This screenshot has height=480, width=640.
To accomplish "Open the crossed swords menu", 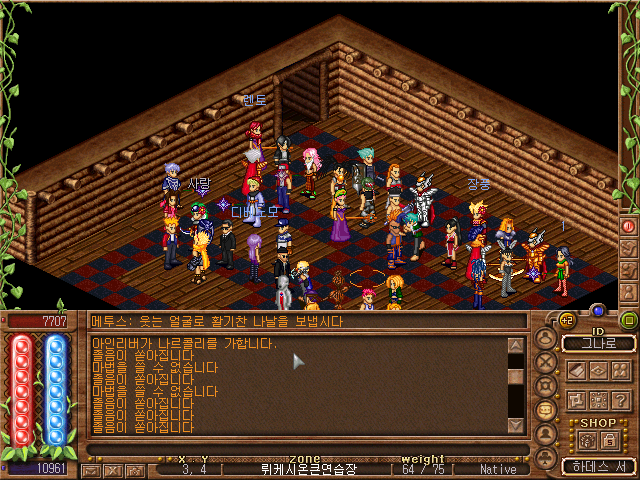I will pyautogui.click(x=546, y=362).
